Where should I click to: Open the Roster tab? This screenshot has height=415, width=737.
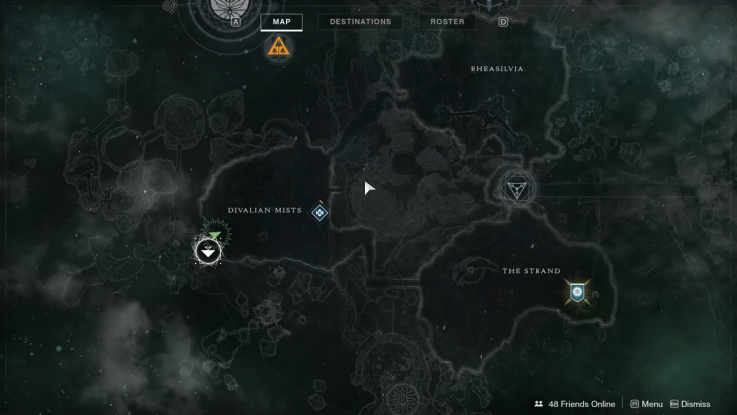point(447,21)
